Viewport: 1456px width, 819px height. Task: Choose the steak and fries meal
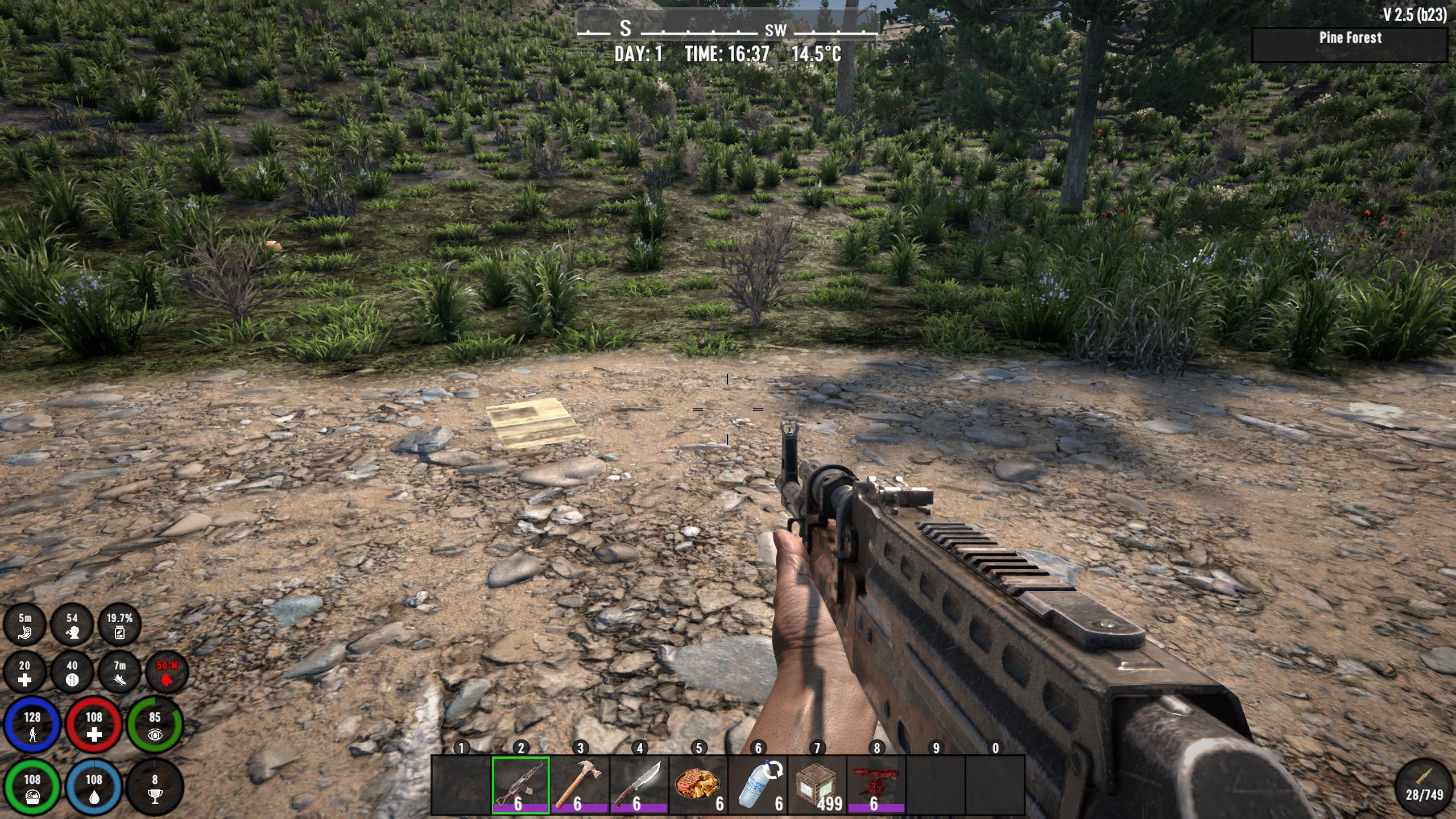[x=698, y=785]
